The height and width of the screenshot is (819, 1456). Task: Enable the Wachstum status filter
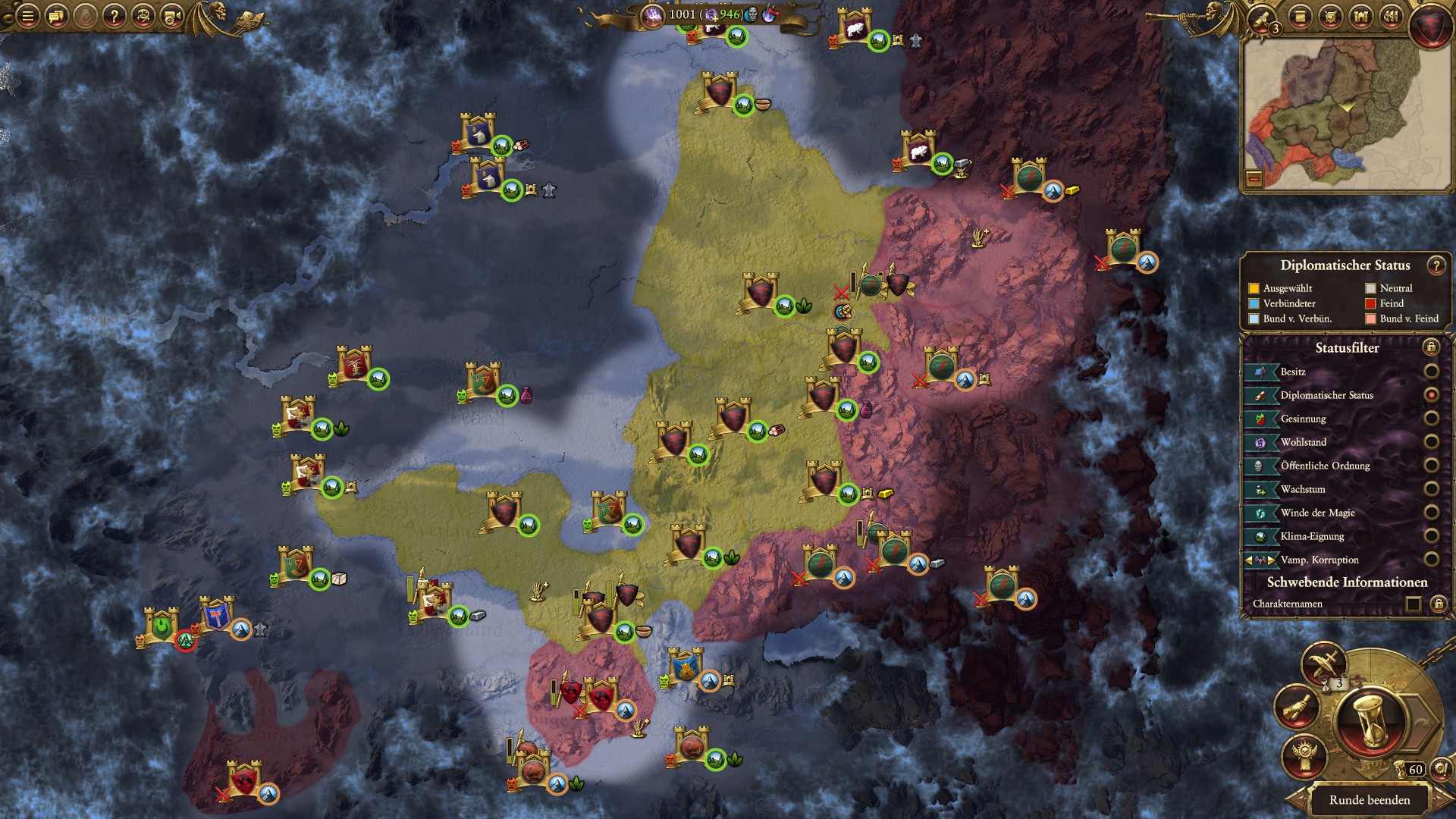pyautogui.click(x=1431, y=488)
